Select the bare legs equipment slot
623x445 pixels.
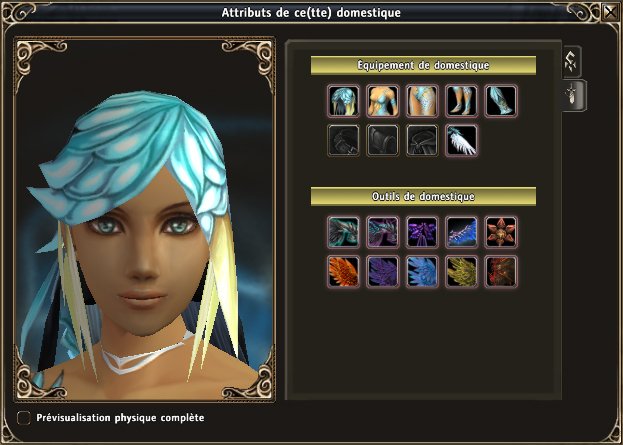click(460, 101)
